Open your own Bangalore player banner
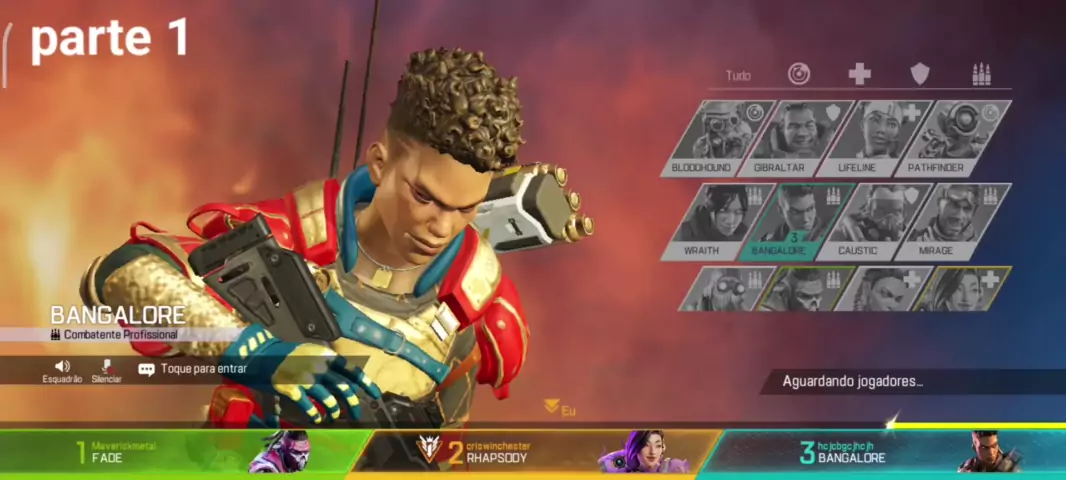The height and width of the screenshot is (480, 1066). (880, 452)
